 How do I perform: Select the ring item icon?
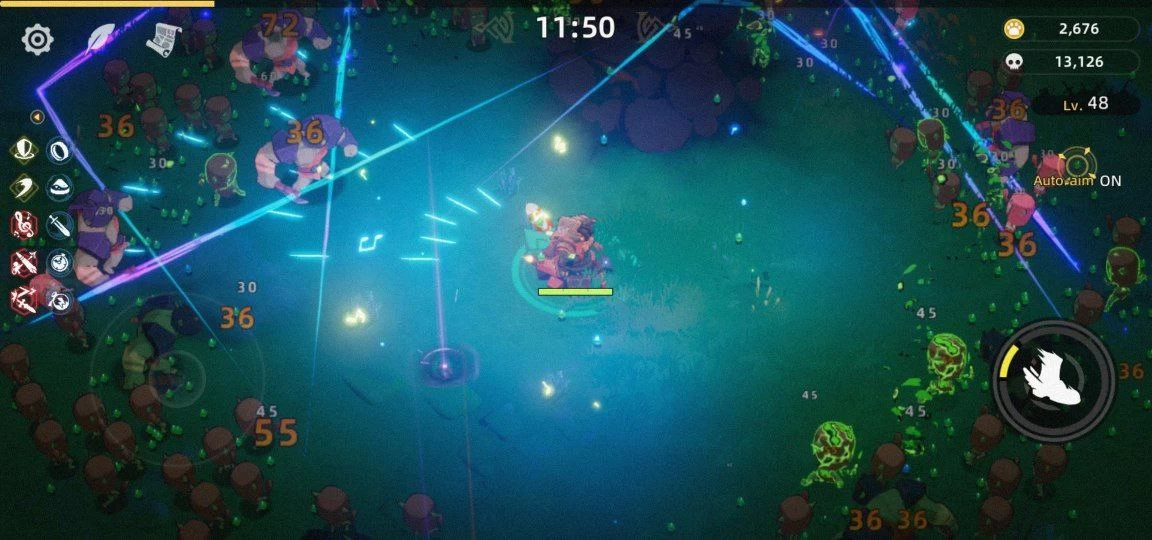point(60,151)
